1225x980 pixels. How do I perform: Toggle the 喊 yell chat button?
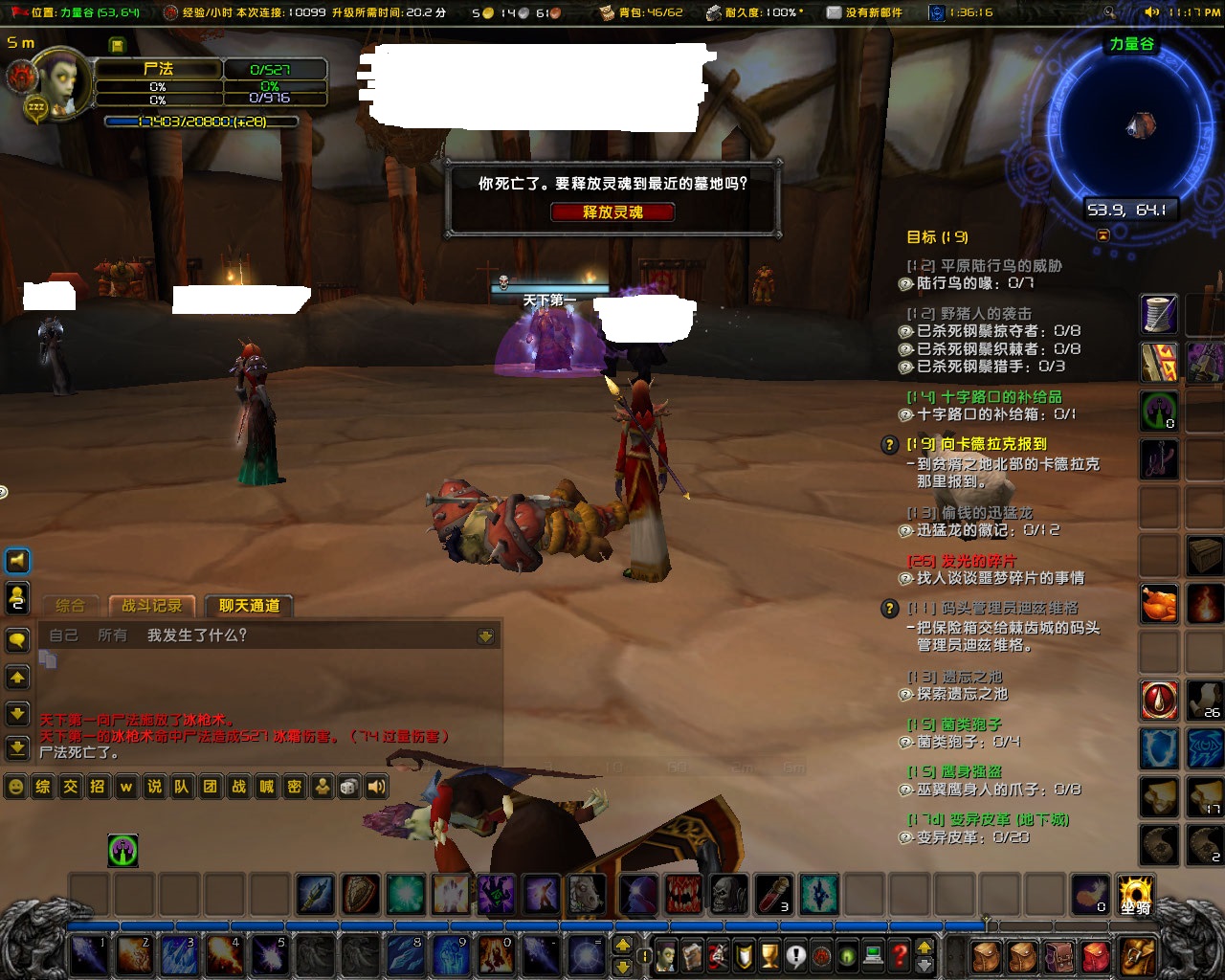tap(265, 787)
